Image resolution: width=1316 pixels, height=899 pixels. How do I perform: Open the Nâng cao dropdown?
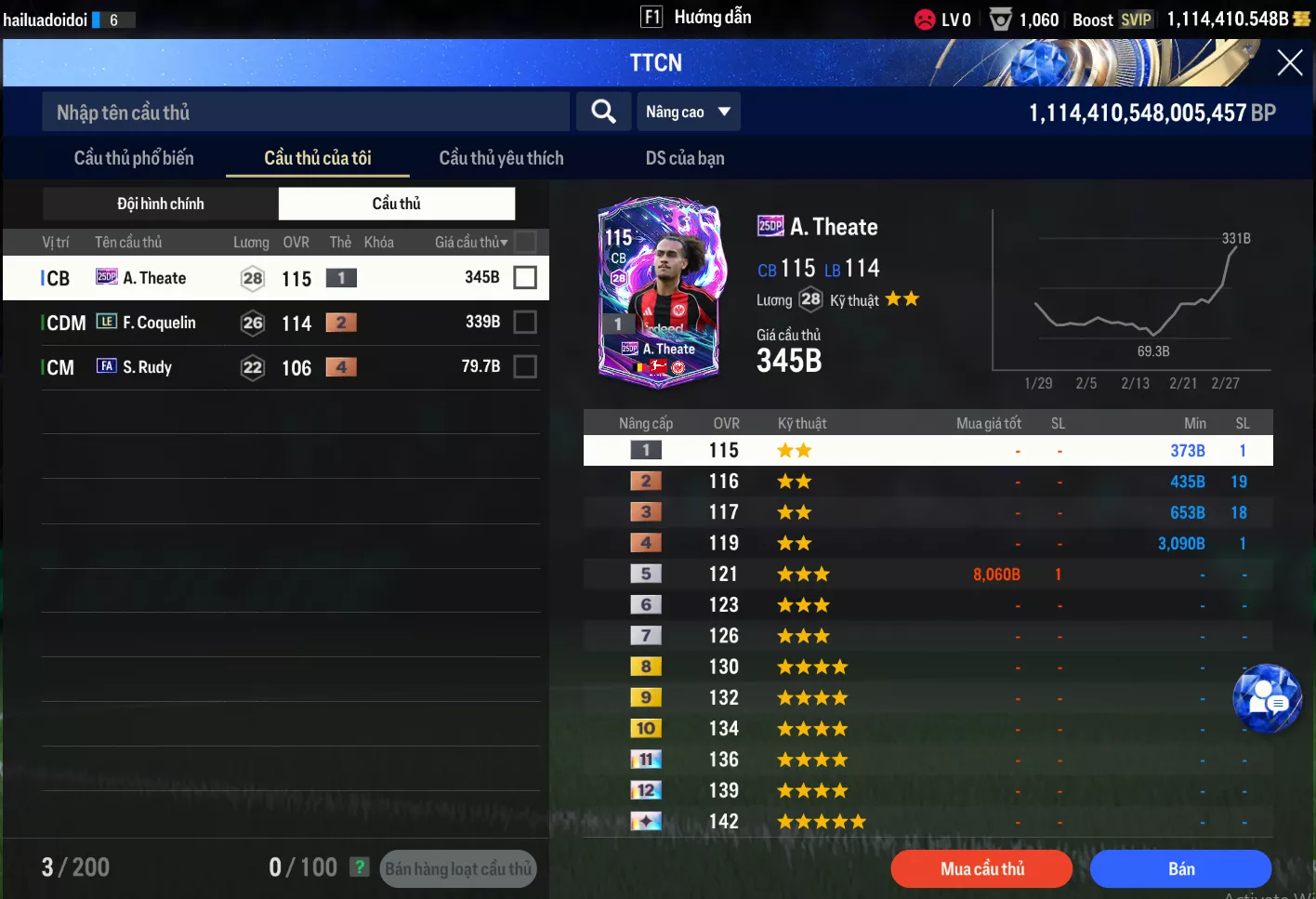coord(688,112)
